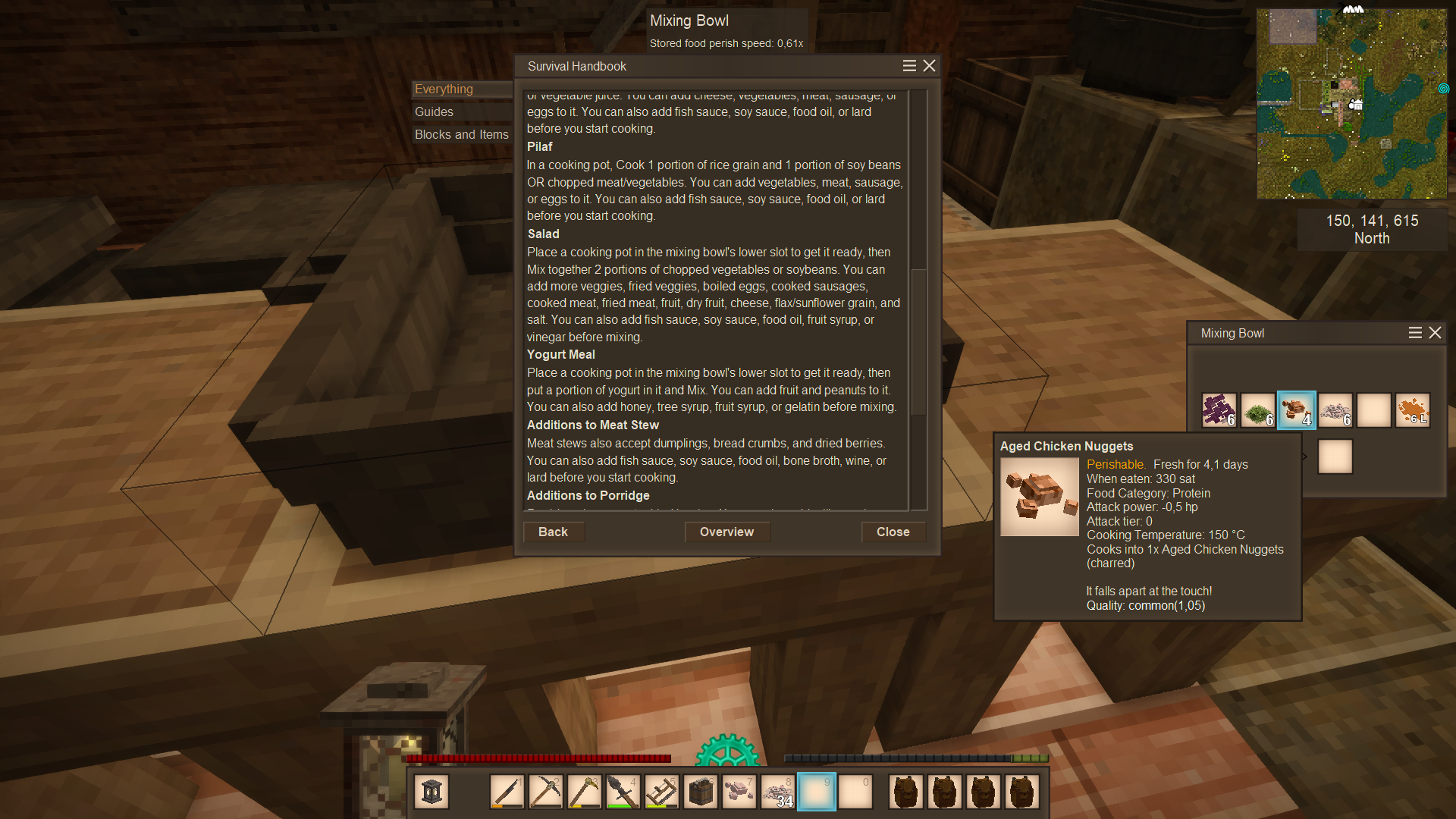The width and height of the screenshot is (1456, 819).
Task: Close Survival Handbook with the X
Action: (929, 66)
